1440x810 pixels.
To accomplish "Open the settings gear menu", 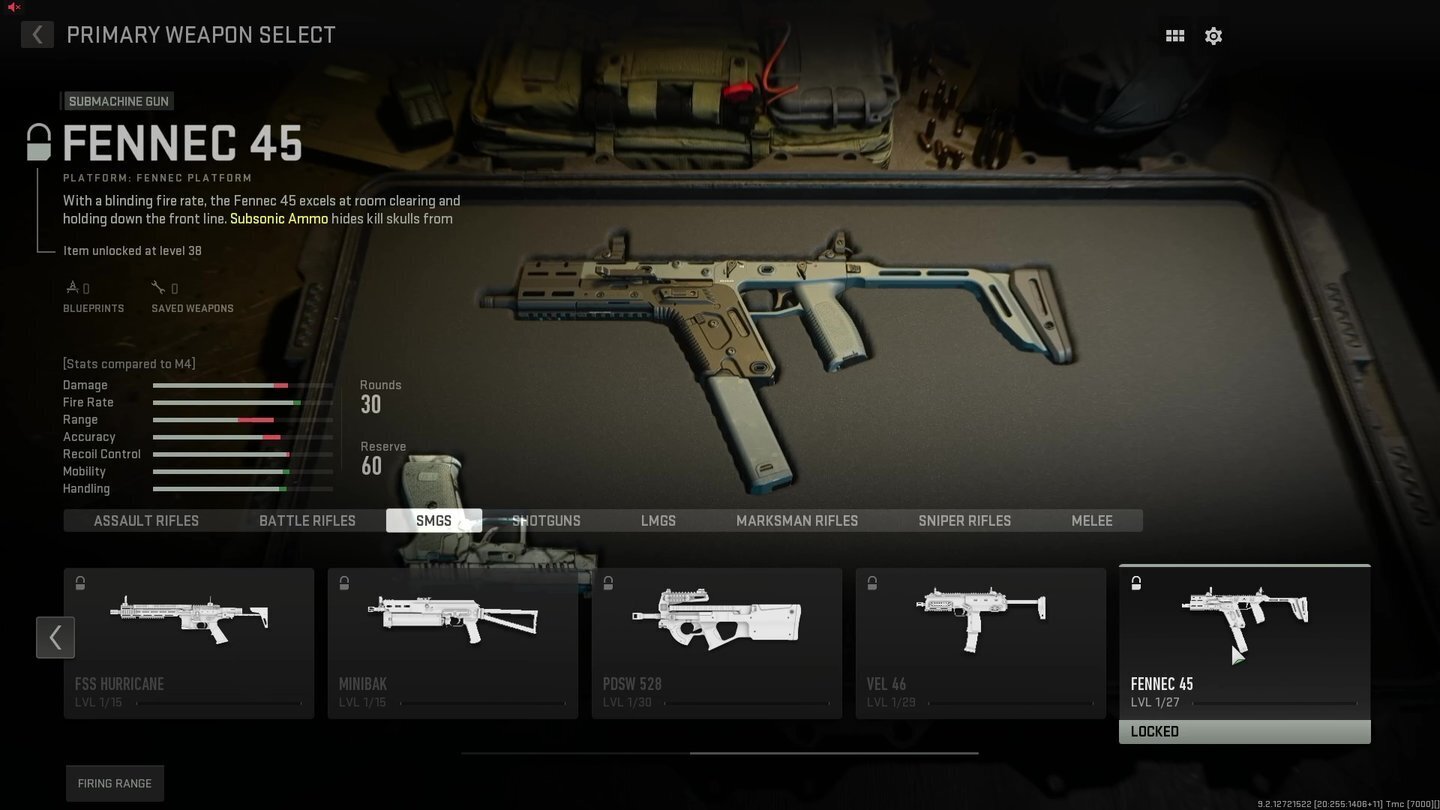I will [x=1213, y=35].
